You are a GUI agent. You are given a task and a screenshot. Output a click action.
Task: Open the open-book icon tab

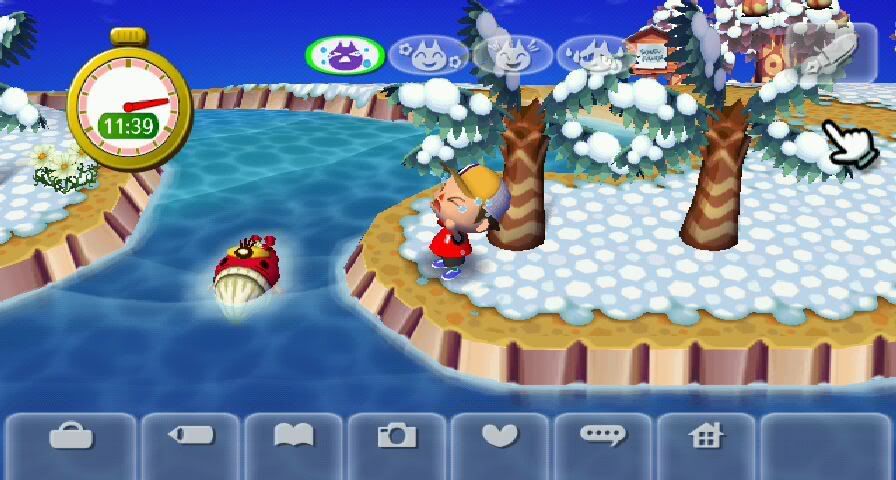(294, 437)
